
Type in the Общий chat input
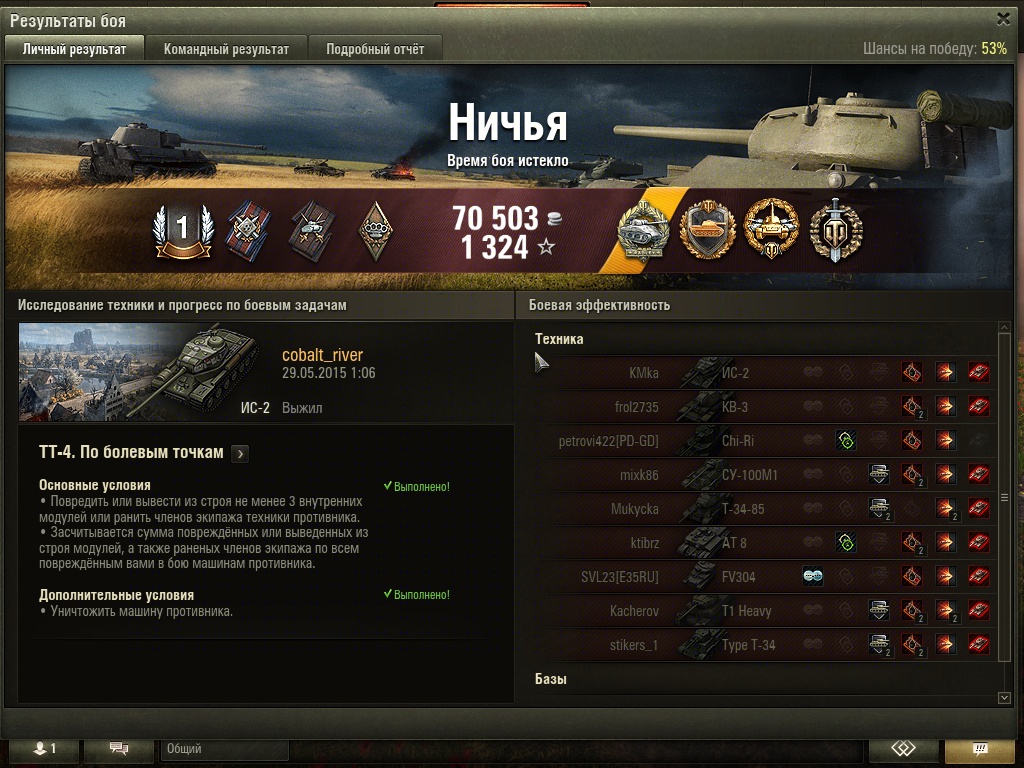[224, 749]
